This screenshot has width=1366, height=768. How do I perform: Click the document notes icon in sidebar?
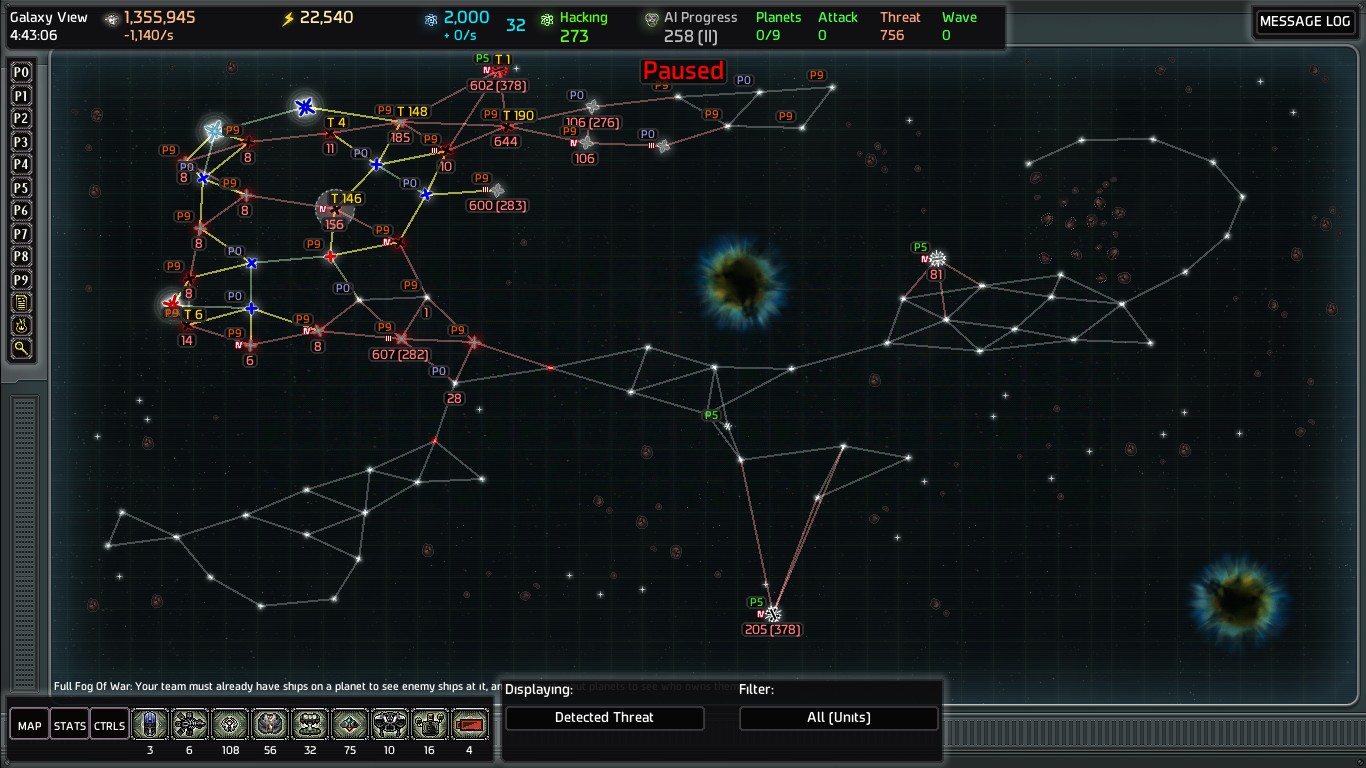click(21, 303)
